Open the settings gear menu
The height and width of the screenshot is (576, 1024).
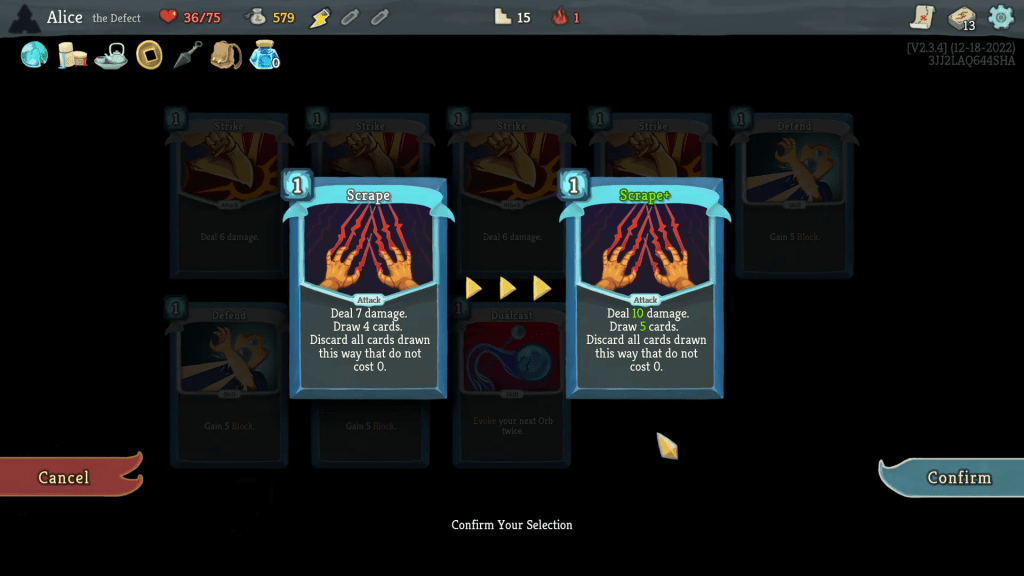coord(1000,17)
